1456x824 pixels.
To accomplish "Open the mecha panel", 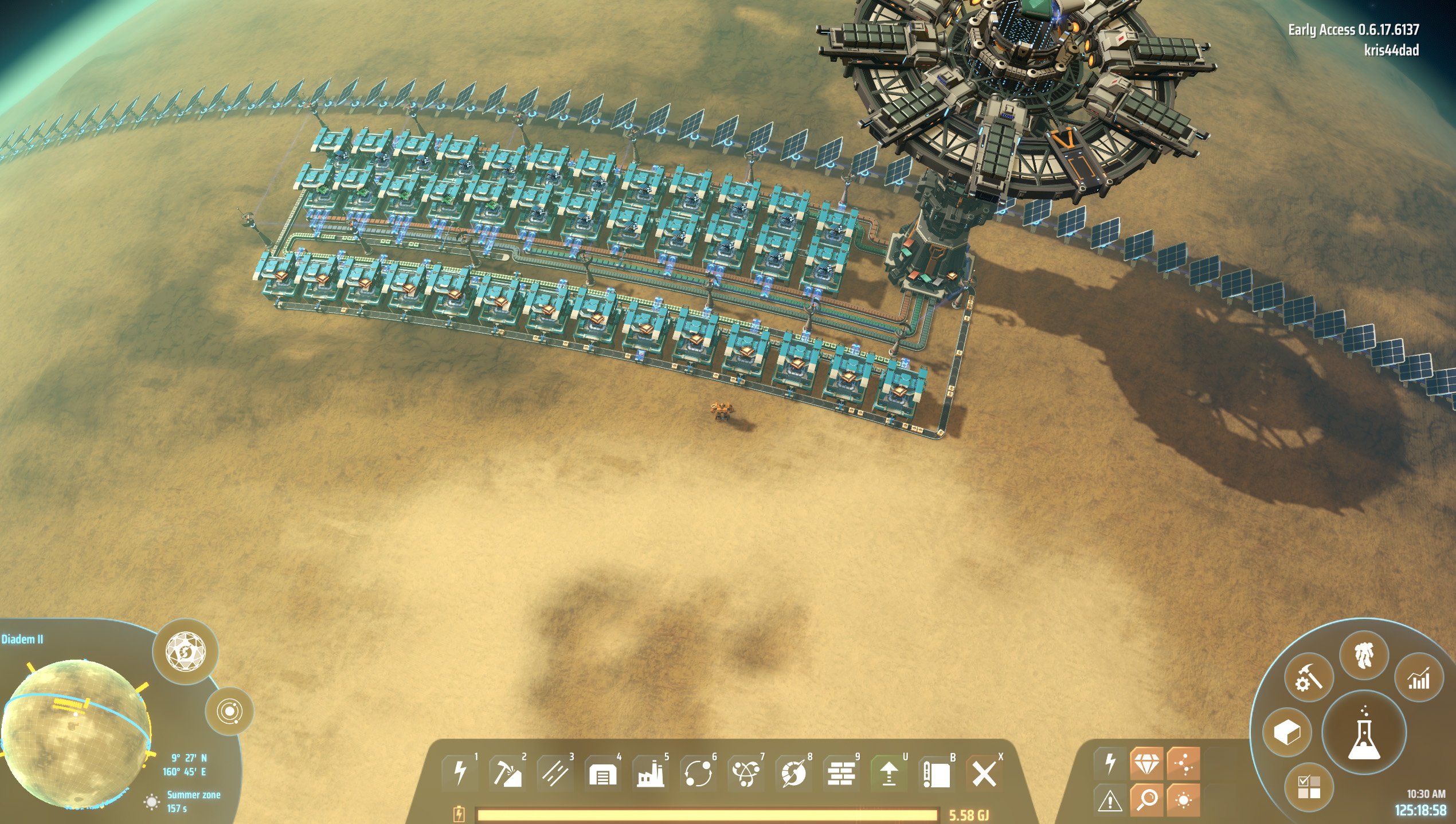I will pos(1364,656).
